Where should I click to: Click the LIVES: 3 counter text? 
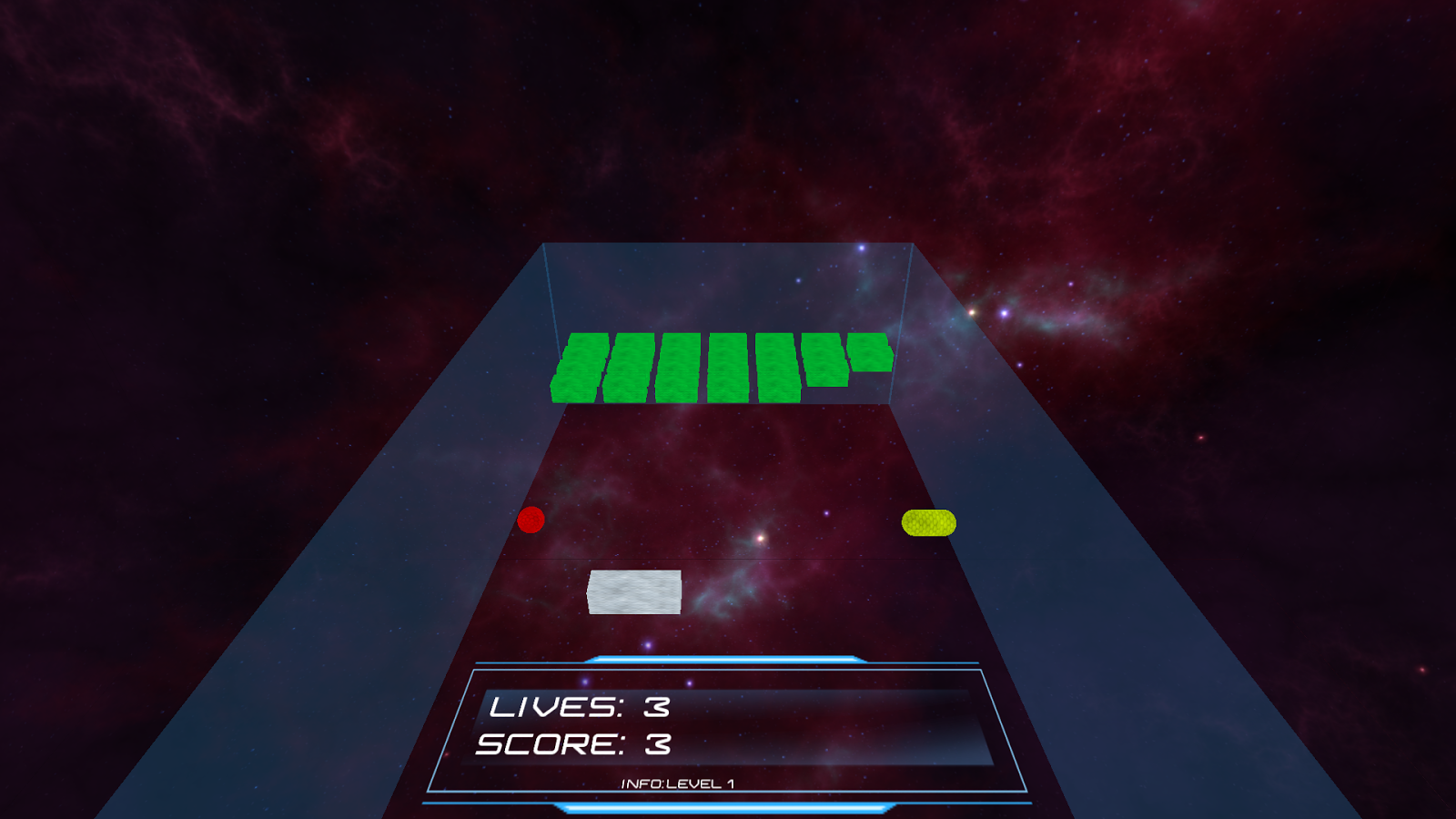580,708
